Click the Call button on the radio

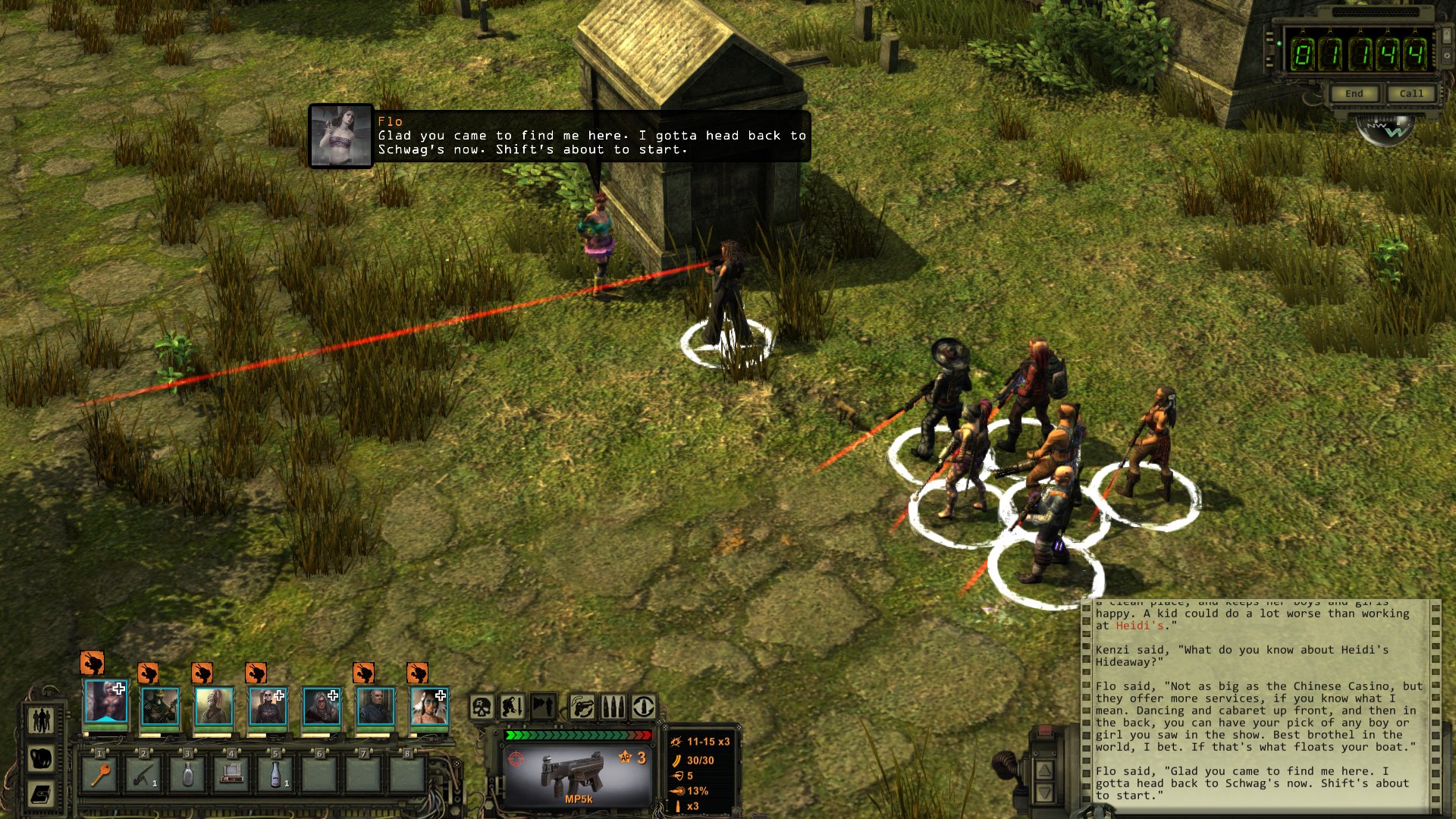coord(1410,93)
